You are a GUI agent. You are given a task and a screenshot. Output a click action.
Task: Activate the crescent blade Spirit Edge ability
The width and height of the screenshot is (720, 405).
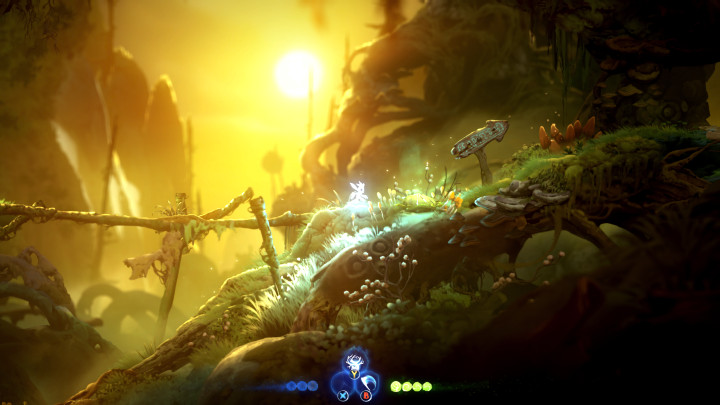368,384
